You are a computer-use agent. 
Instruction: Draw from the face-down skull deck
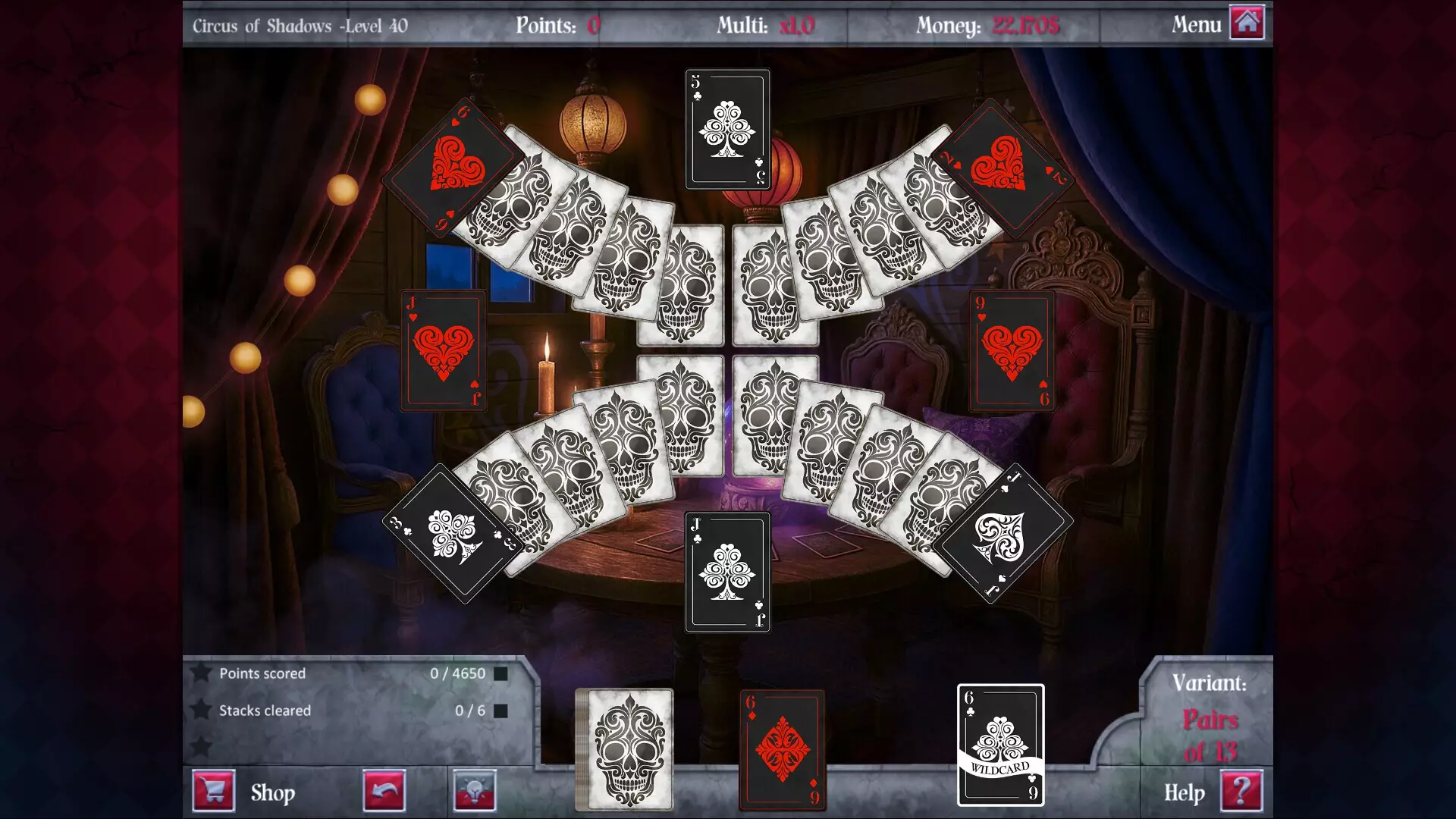(x=624, y=747)
